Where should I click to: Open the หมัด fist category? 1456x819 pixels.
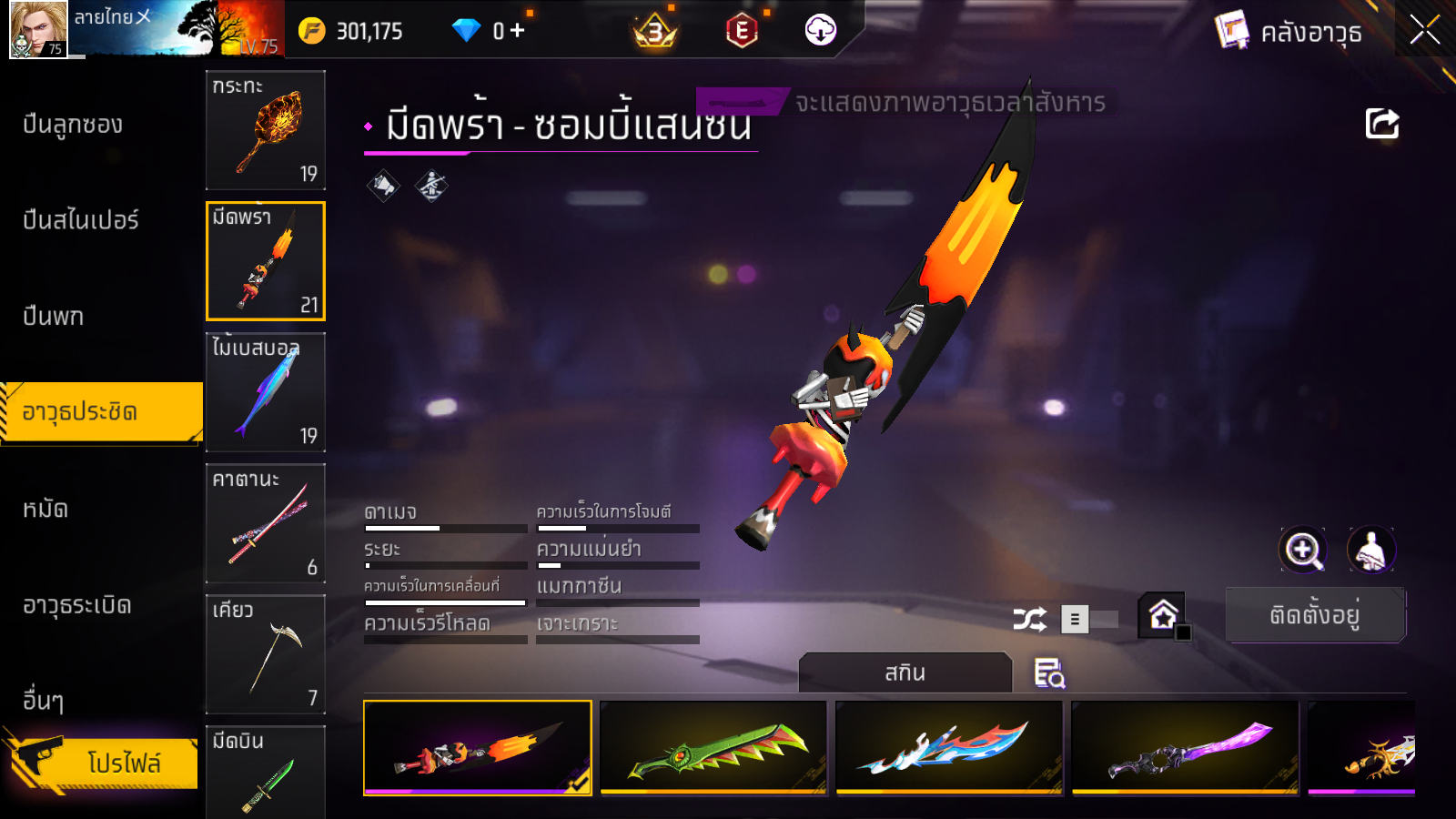[45, 509]
